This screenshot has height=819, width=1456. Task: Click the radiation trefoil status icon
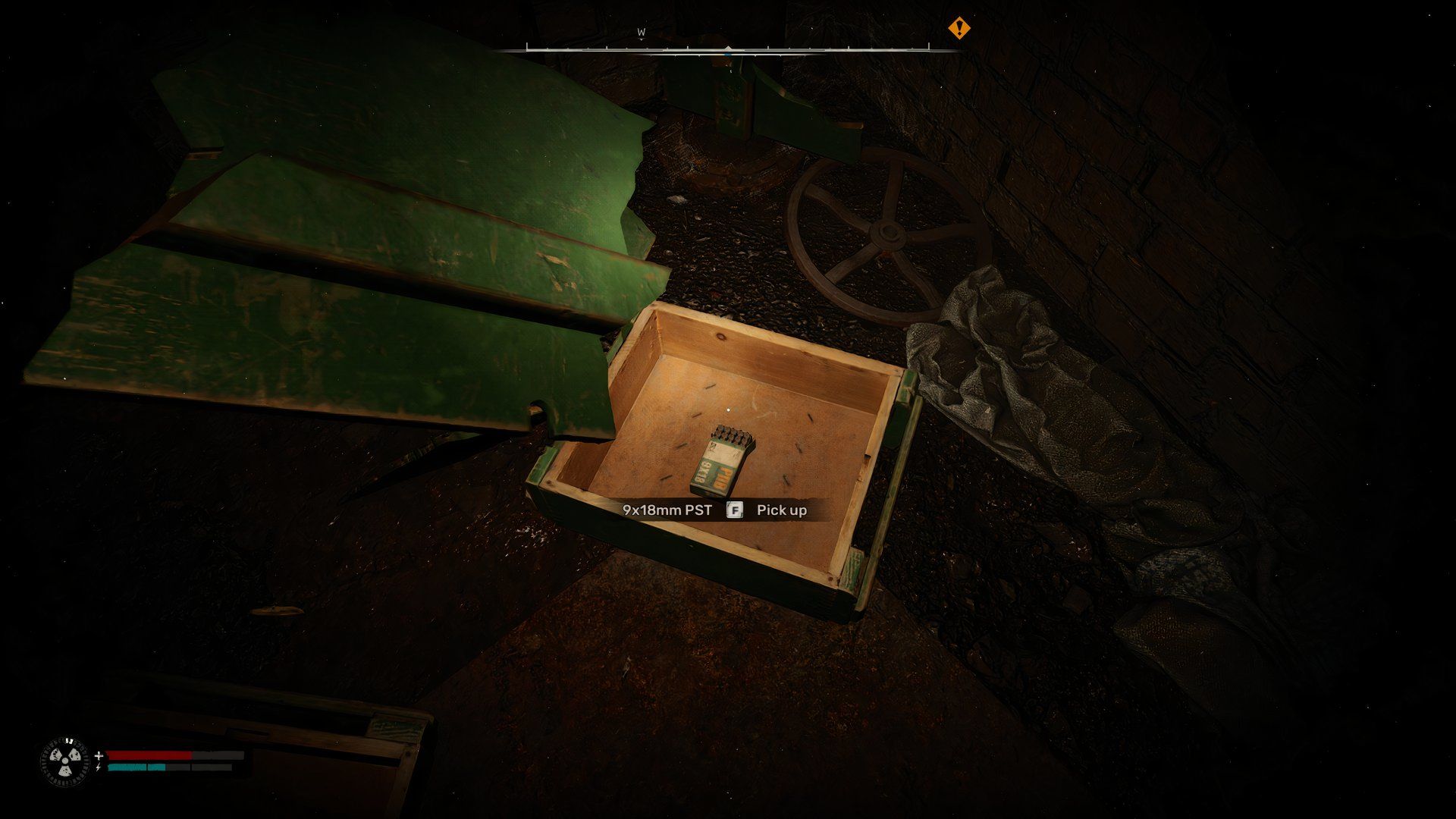(64, 761)
